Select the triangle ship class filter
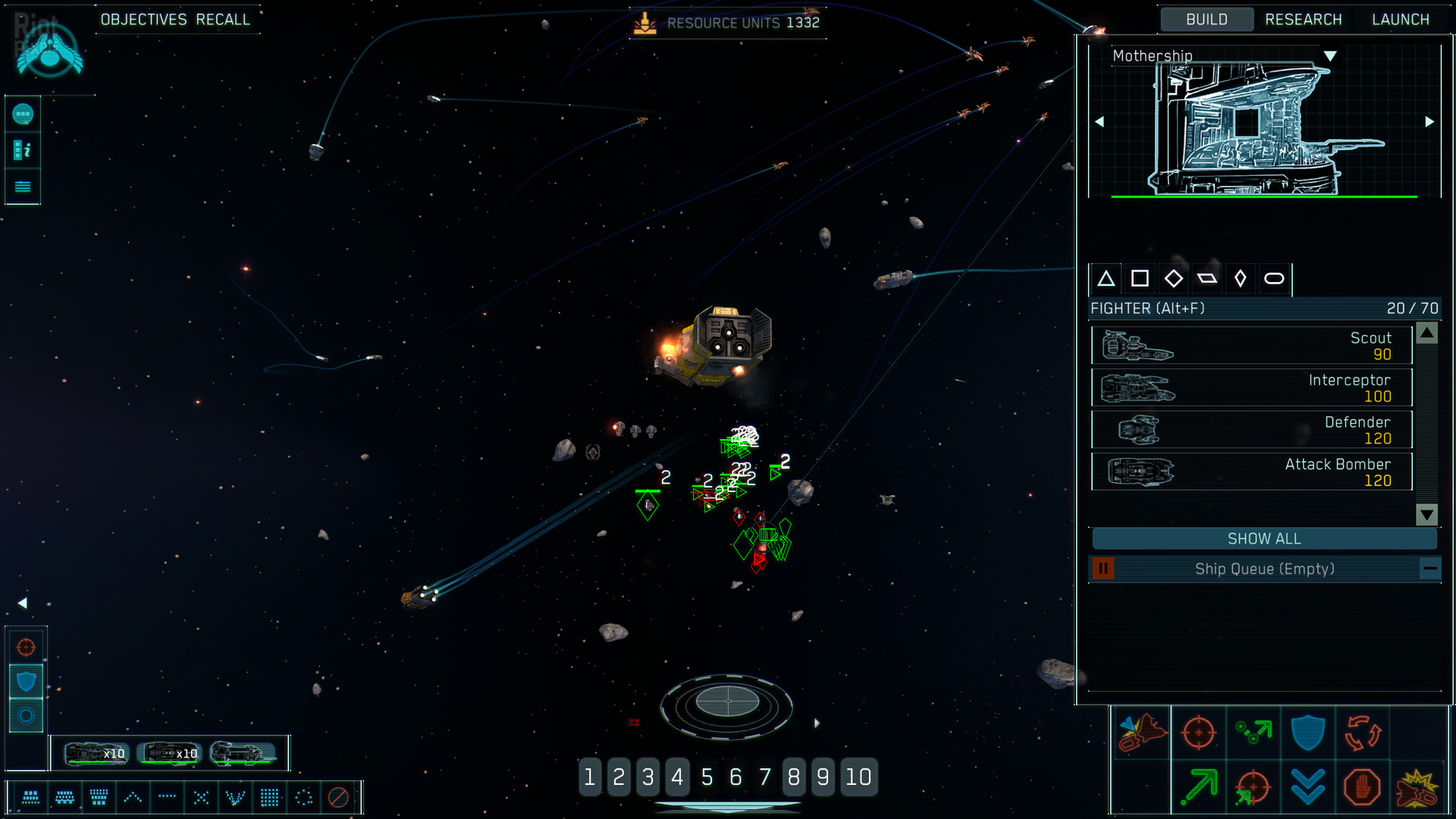The width and height of the screenshot is (1456, 819). pyautogui.click(x=1106, y=279)
